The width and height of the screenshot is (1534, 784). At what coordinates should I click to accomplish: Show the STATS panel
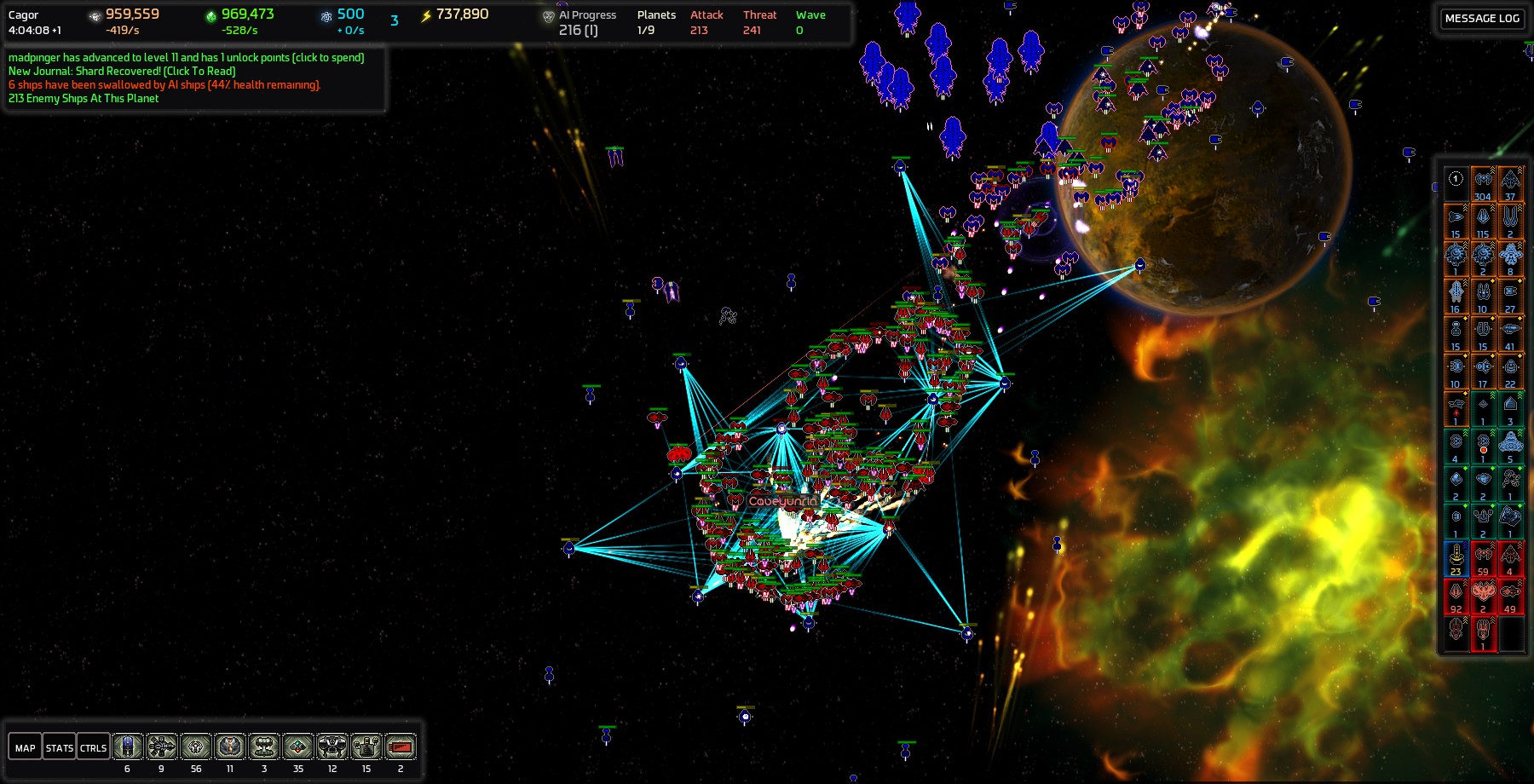(x=60, y=747)
